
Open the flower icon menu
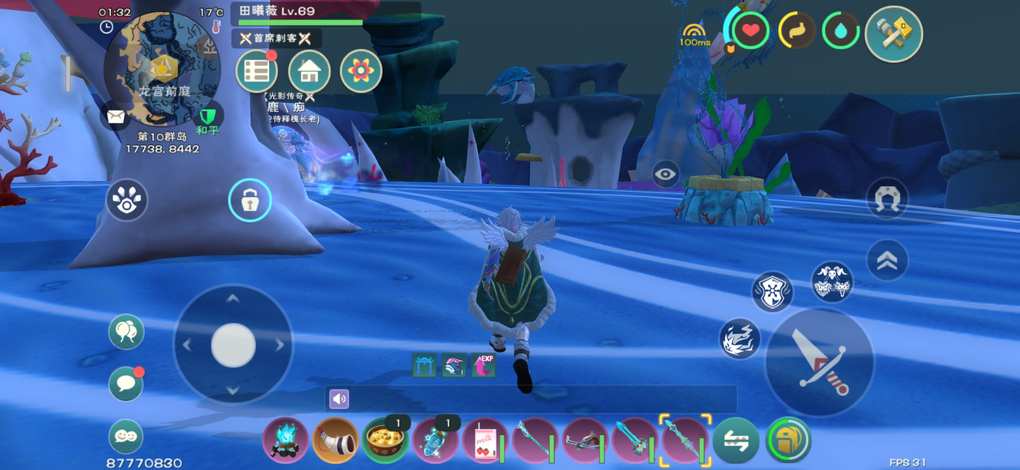pos(361,71)
